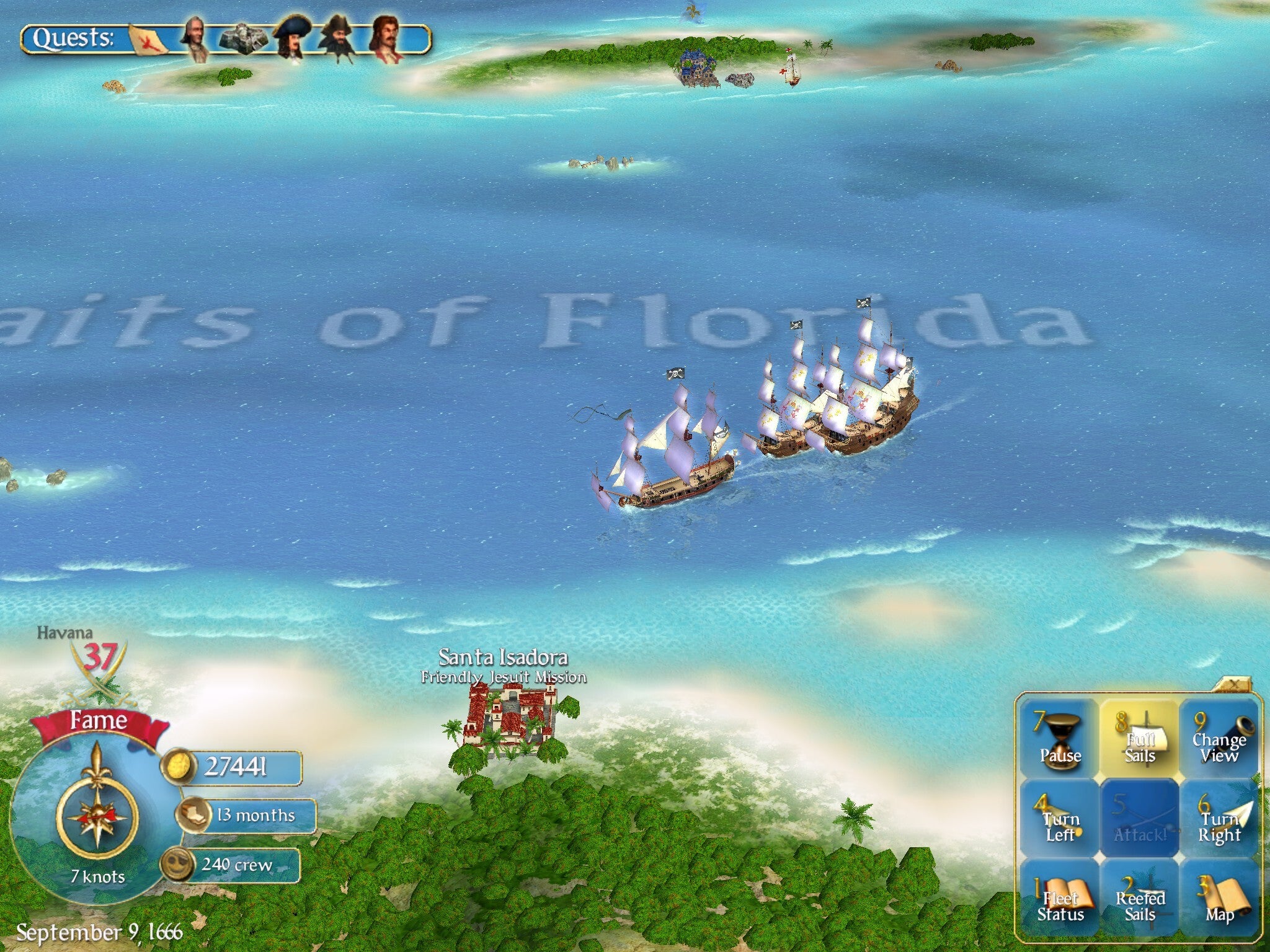Open the black-hatted pirate quest portrait

[x=338, y=38]
